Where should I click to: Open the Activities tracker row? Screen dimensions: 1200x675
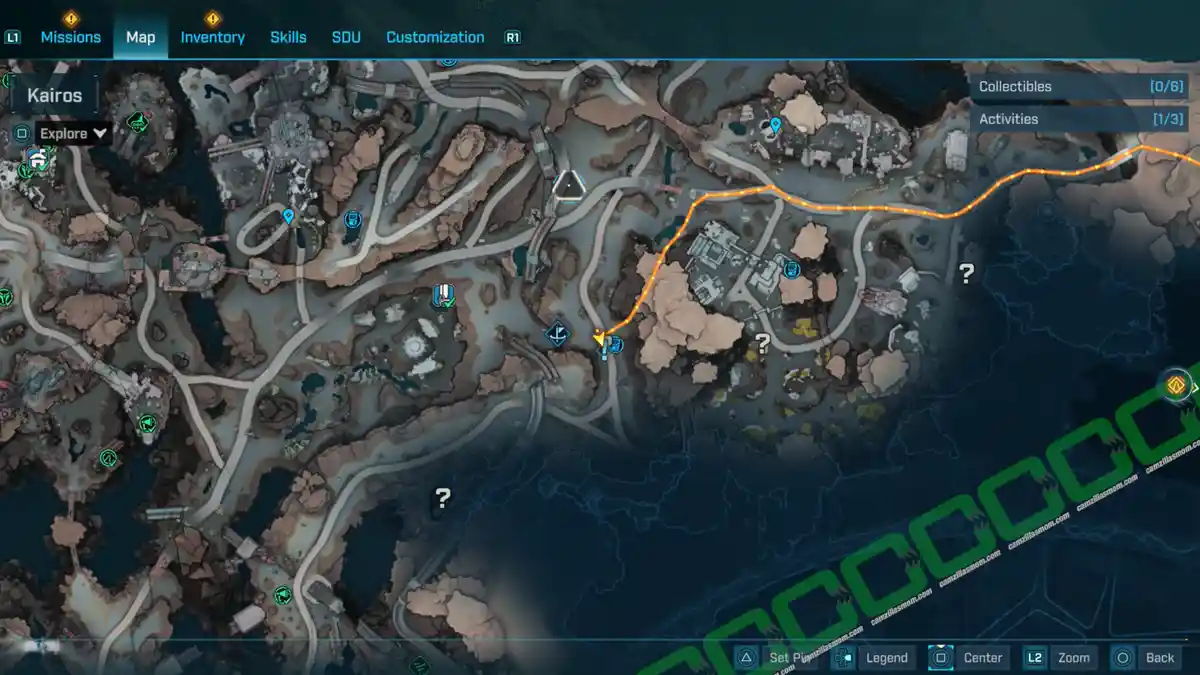click(1080, 119)
